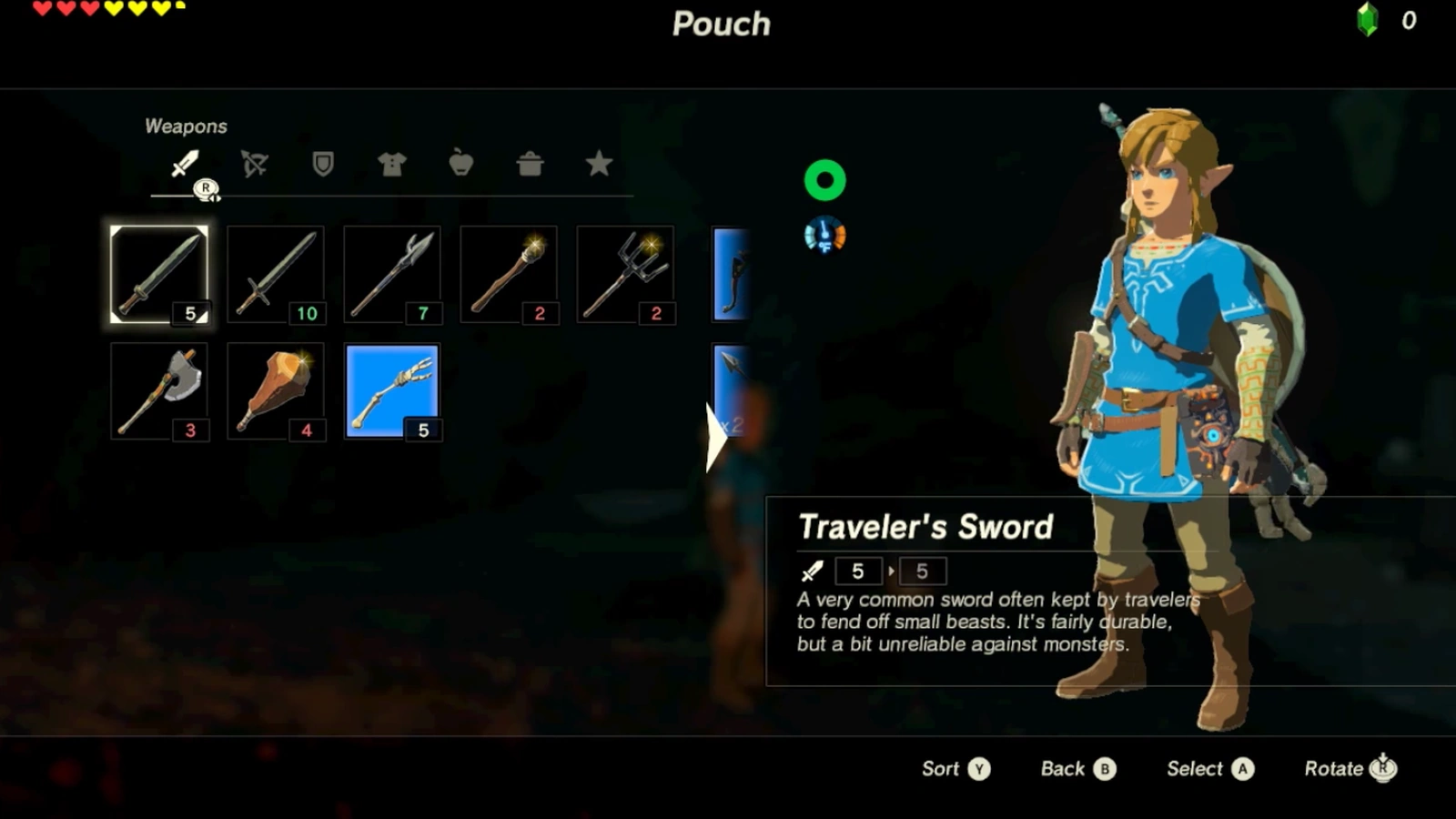The height and width of the screenshot is (819, 1456).
Task: Click the Sheikah sensor gauge indicator
Action: pos(824,235)
